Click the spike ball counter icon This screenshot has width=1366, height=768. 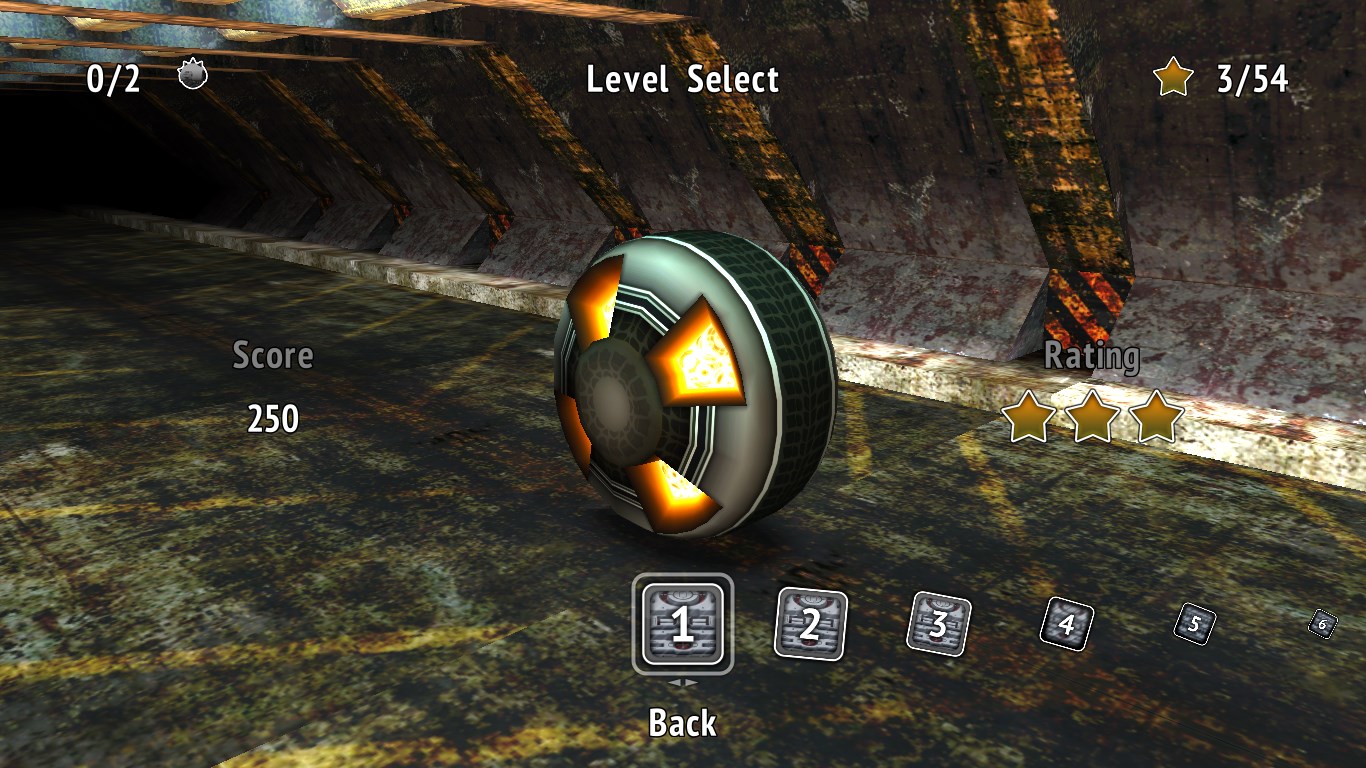[192, 72]
